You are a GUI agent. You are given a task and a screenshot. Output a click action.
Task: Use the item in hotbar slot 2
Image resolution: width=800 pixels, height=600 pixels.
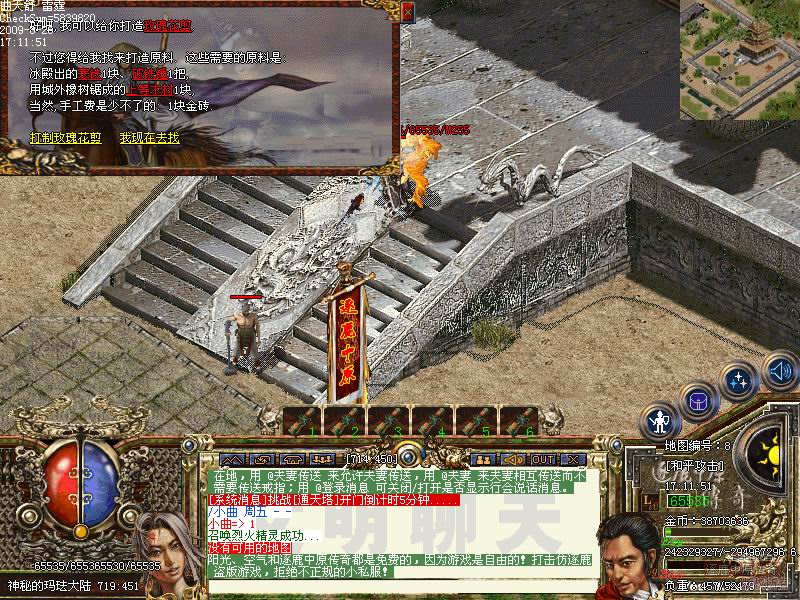point(345,421)
